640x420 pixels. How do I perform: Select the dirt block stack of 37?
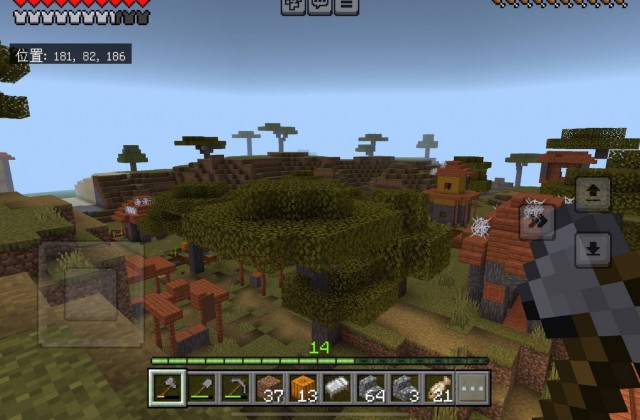click(x=270, y=385)
